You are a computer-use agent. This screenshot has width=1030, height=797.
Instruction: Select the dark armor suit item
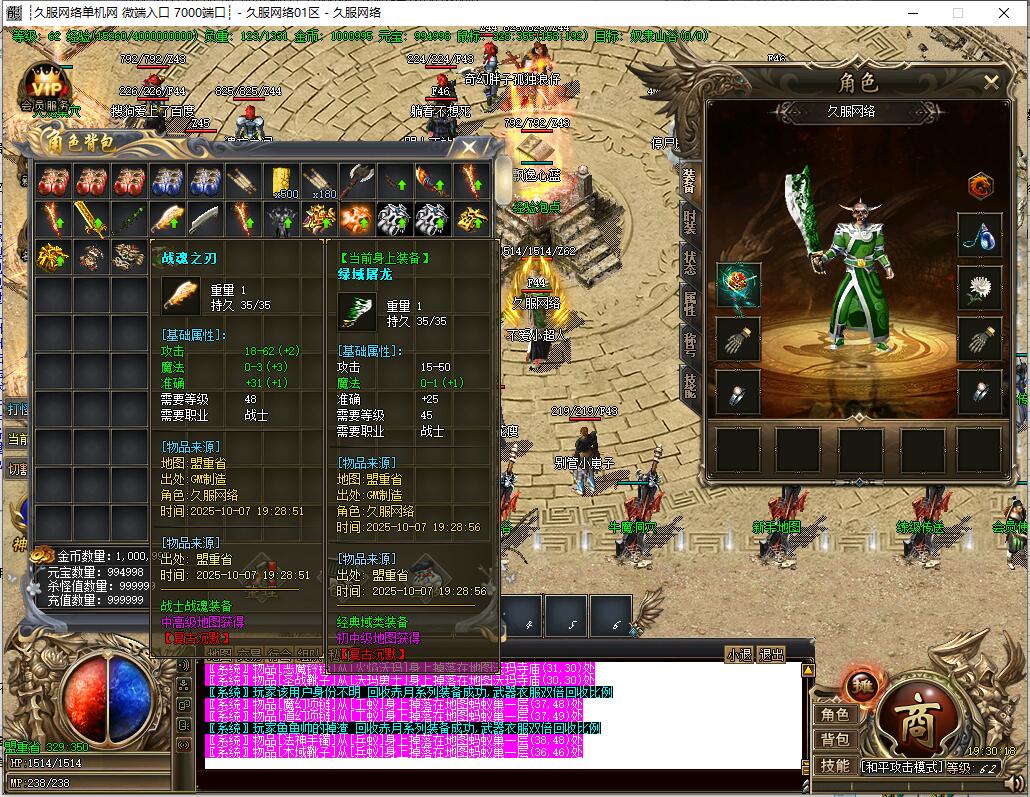(x=281, y=218)
